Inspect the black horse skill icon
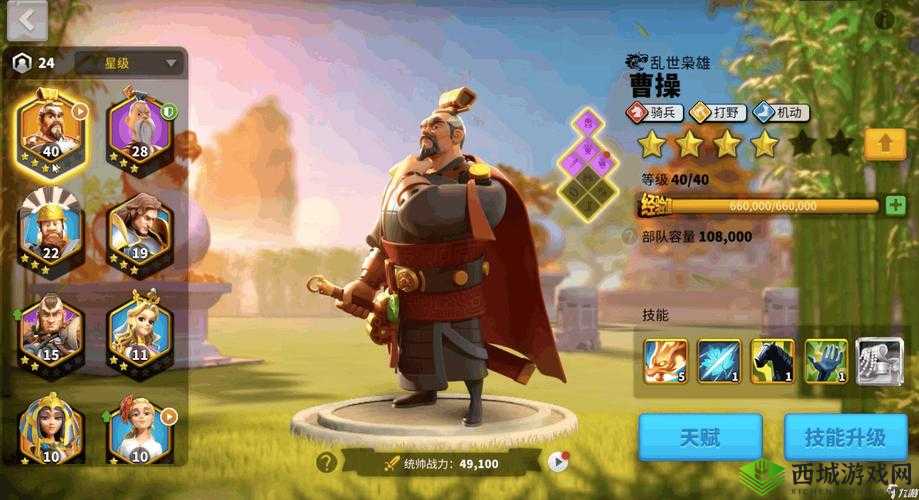Image resolution: width=919 pixels, height=500 pixels. click(772, 360)
